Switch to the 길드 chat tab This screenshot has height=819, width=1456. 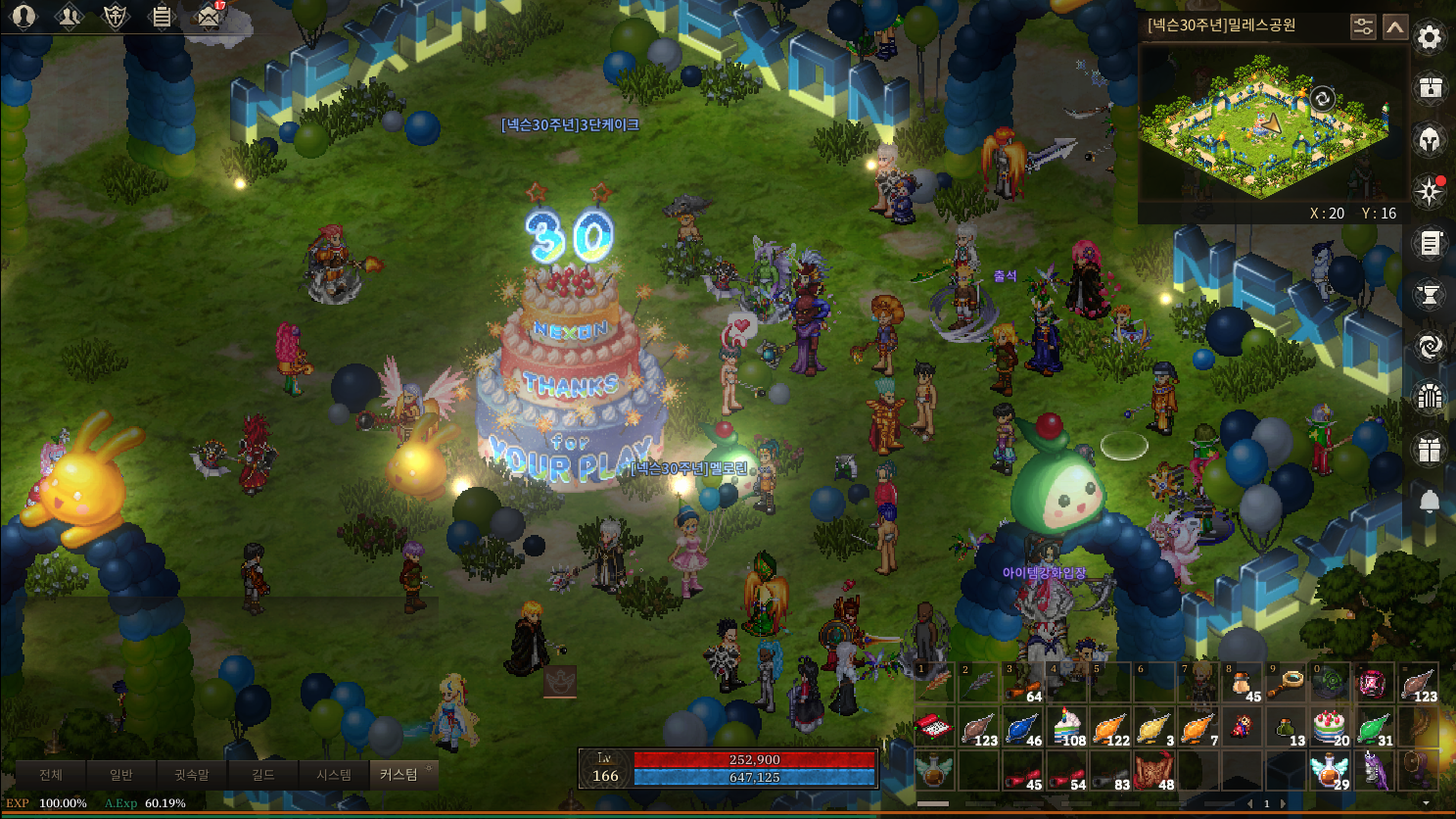click(262, 775)
